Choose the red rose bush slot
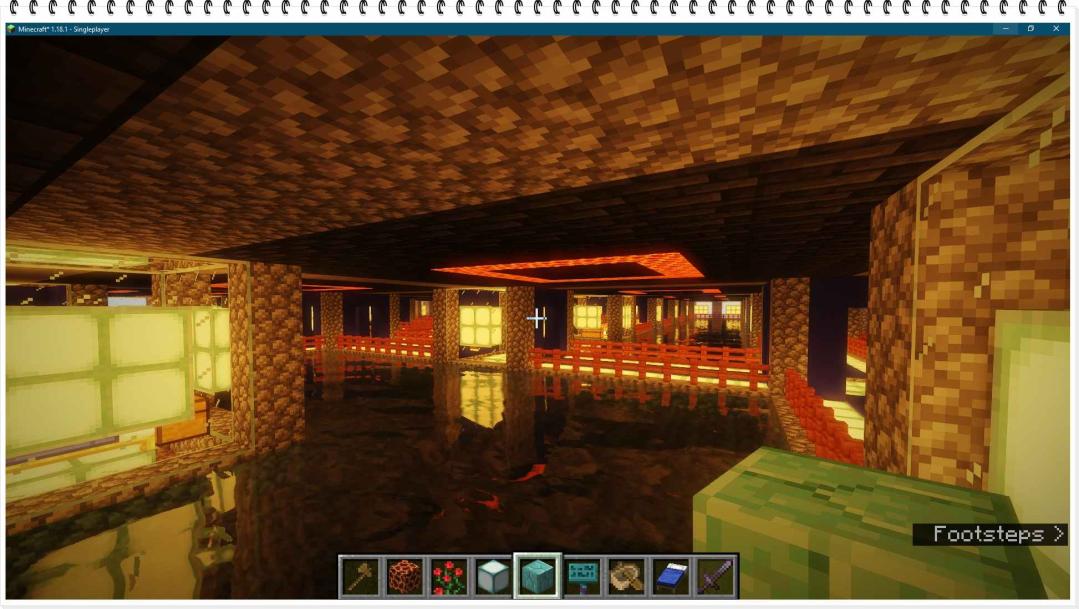This screenshot has width=1079, height=609. click(x=449, y=577)
